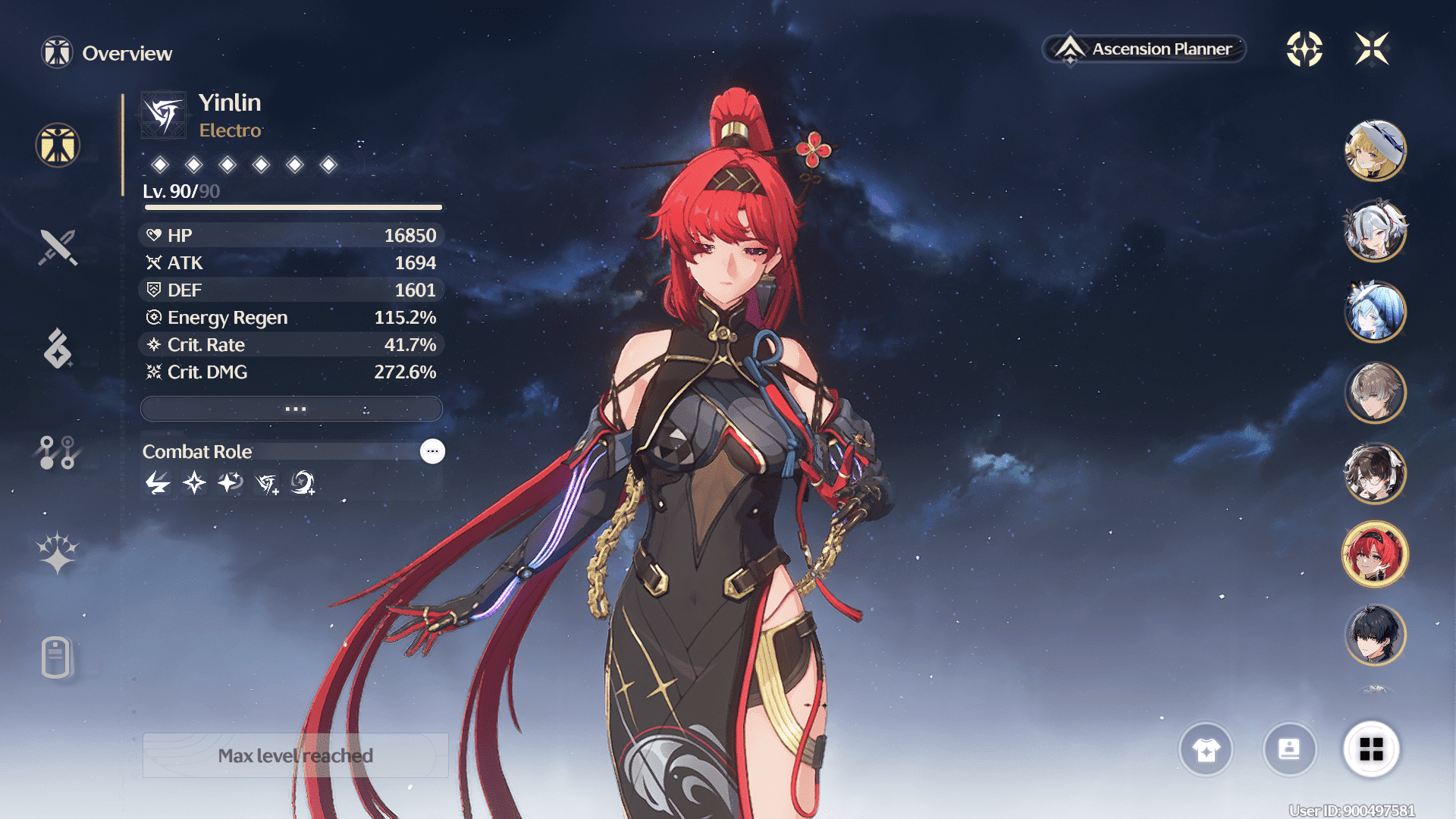Choose the light brown-haired character portrait

tap(1375, 392)
